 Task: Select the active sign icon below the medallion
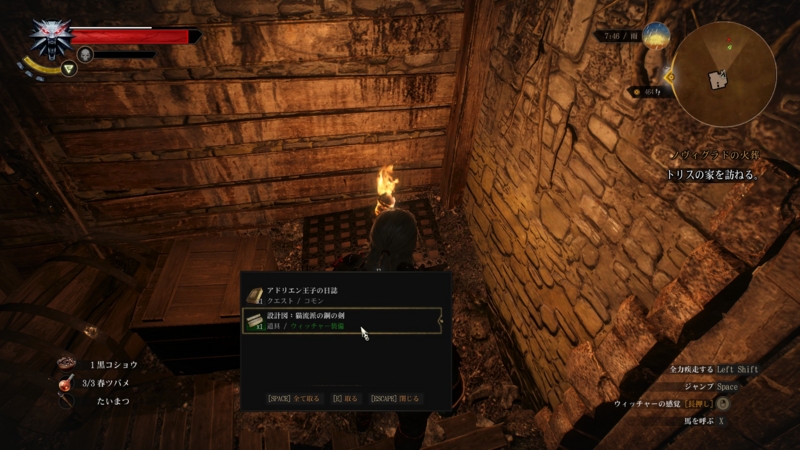pyautogui.click(x=69, y=69)
